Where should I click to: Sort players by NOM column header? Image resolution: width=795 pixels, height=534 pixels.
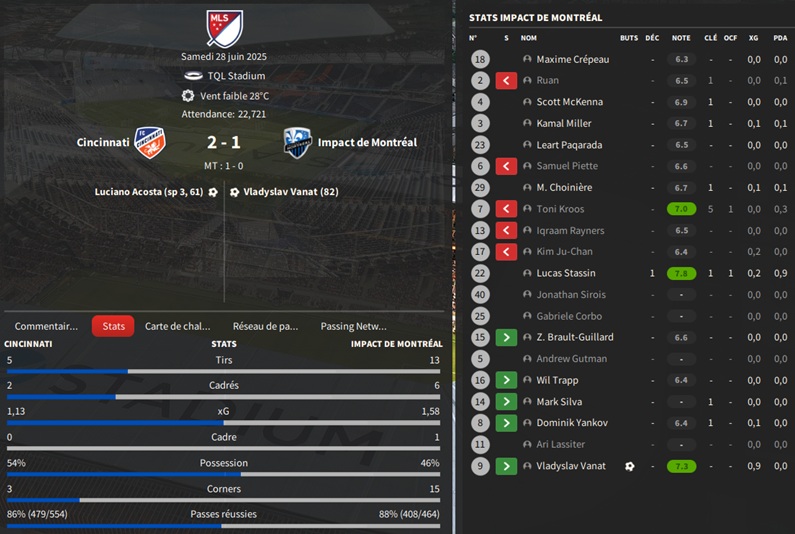pyautogui.click(x=529, y=38)
